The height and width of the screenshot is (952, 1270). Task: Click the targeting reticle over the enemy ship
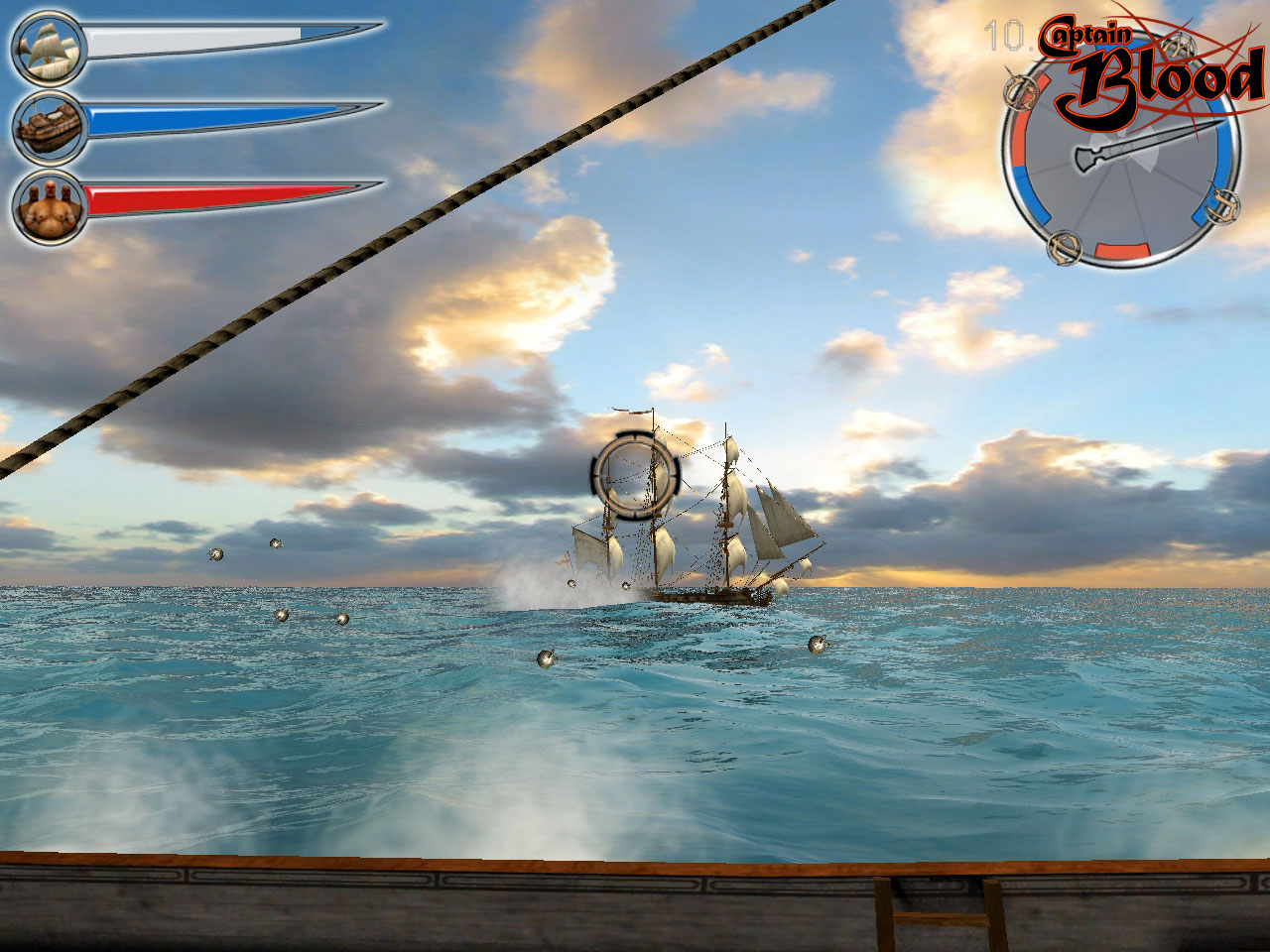pyautogui.click(x=637, y=476)
